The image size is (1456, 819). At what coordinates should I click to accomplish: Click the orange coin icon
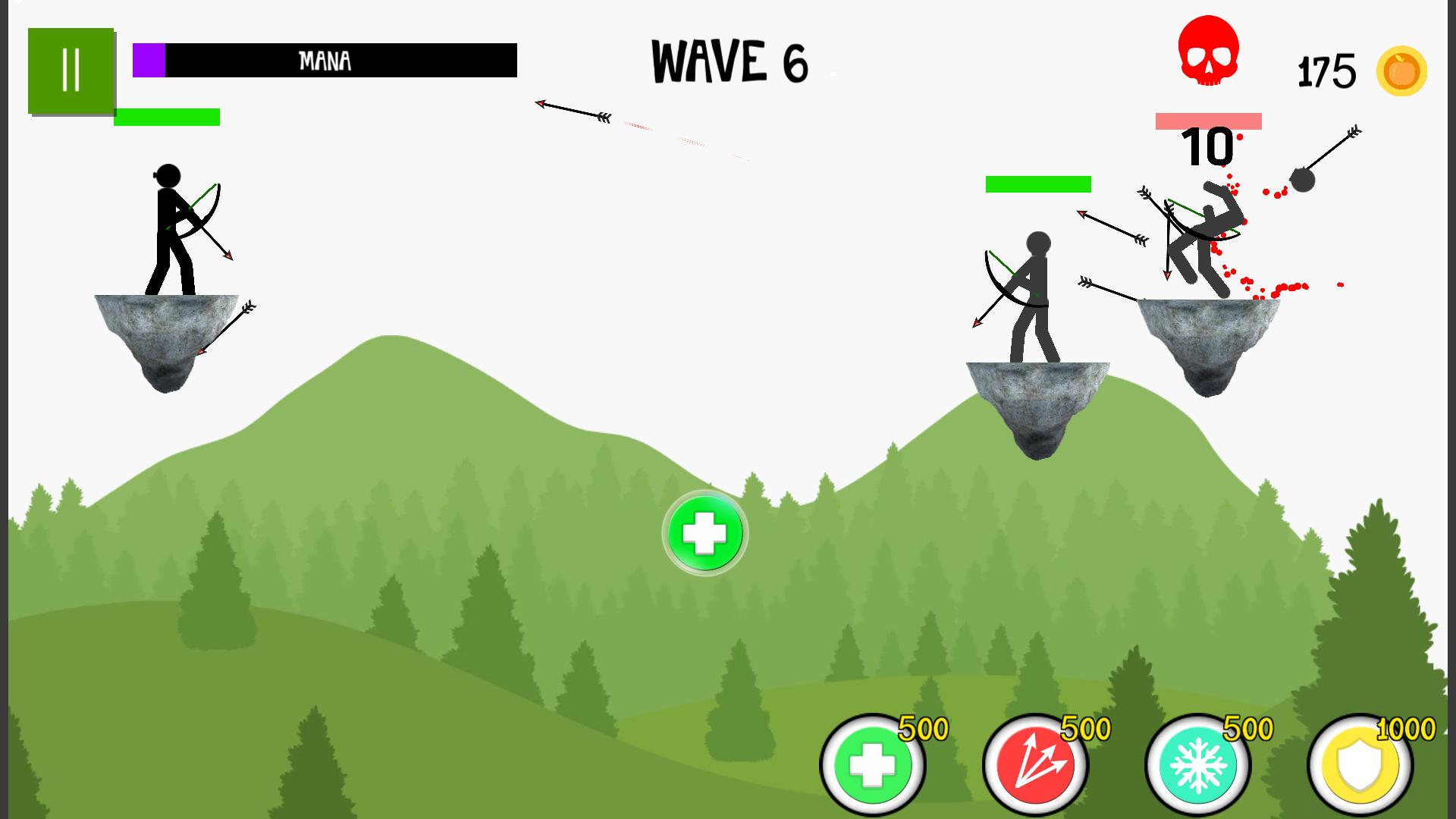1401,72
